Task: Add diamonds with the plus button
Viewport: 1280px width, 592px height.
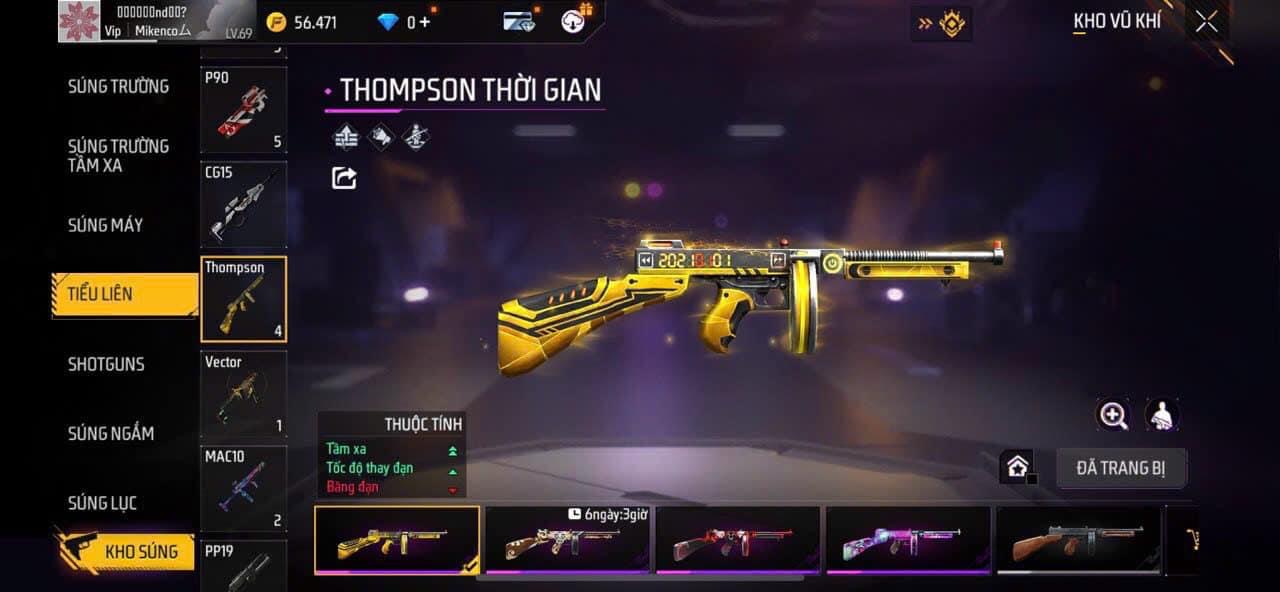Action: coord(425,22)
